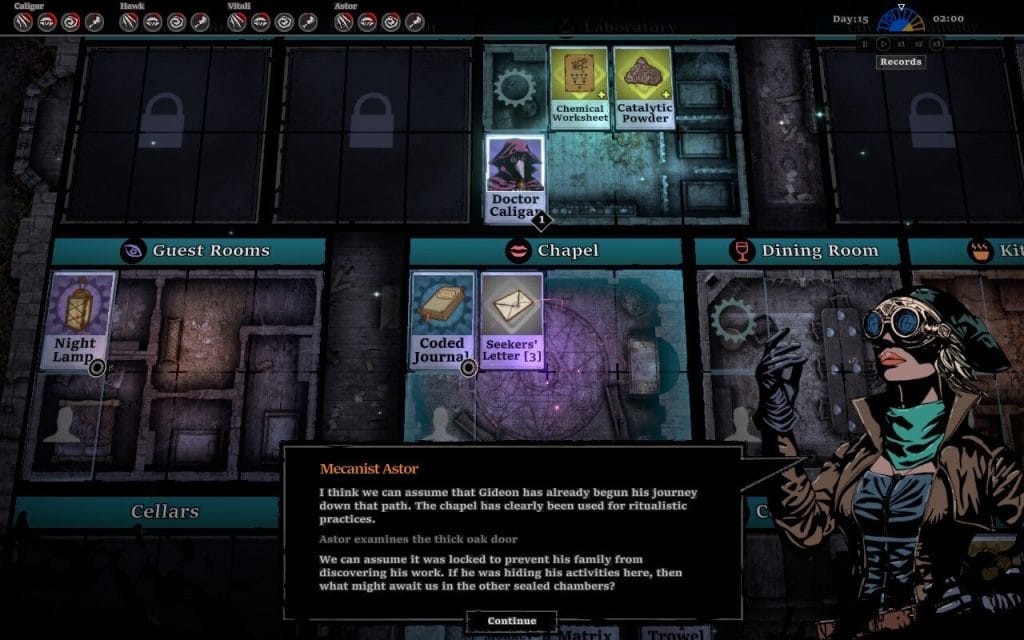1024x640 pixels.
Task: Pause the game clock
Action: tap(866, 43)
